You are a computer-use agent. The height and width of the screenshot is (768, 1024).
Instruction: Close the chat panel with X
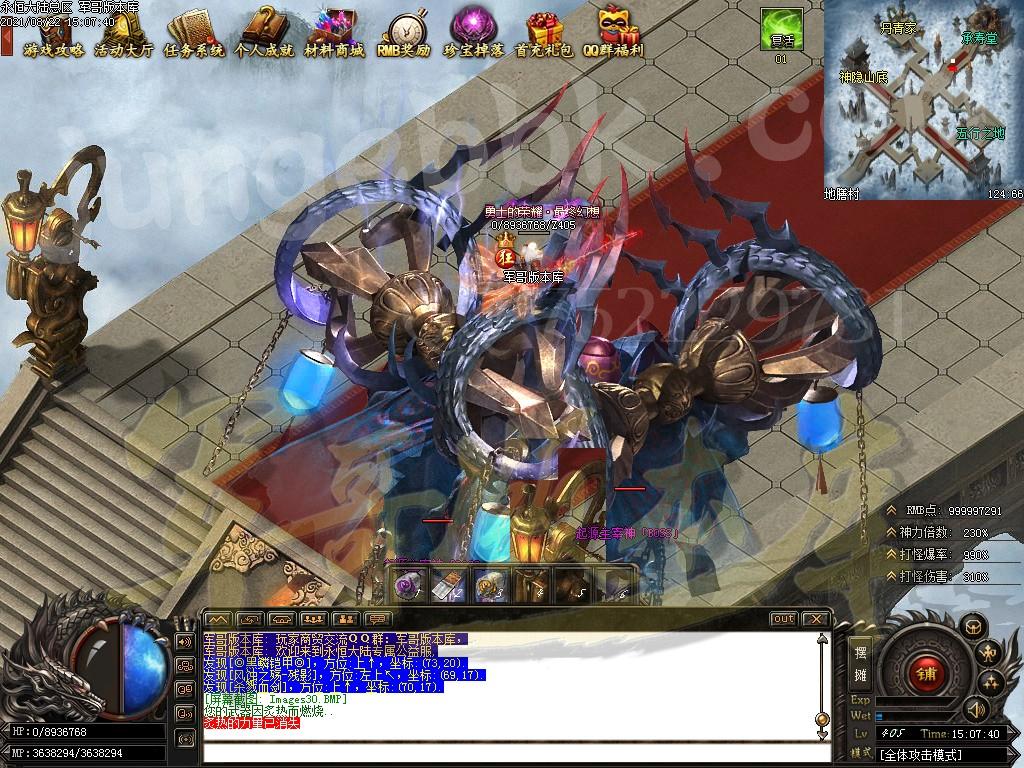tap(815, 619)
